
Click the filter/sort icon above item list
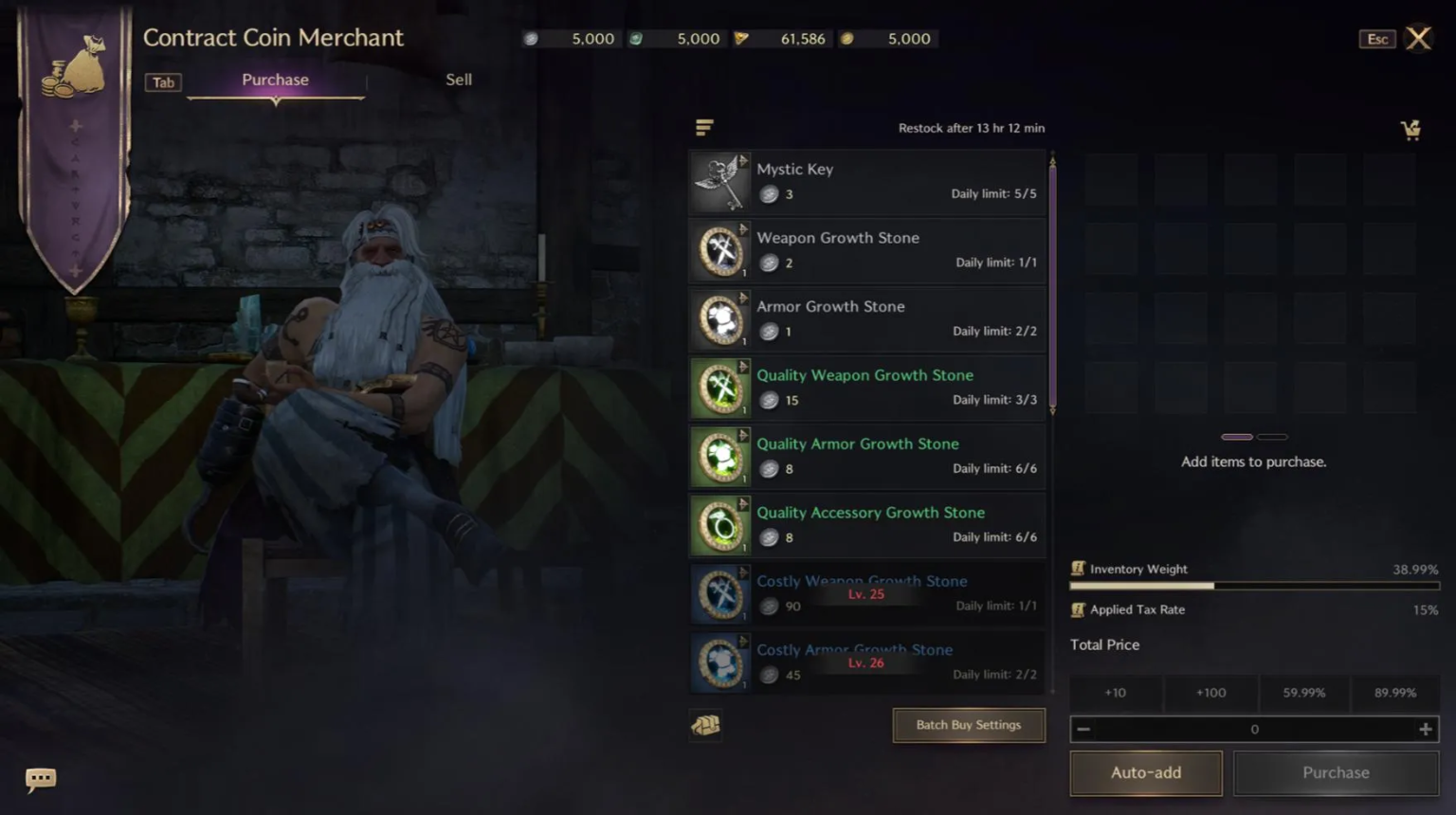[704, 126]
